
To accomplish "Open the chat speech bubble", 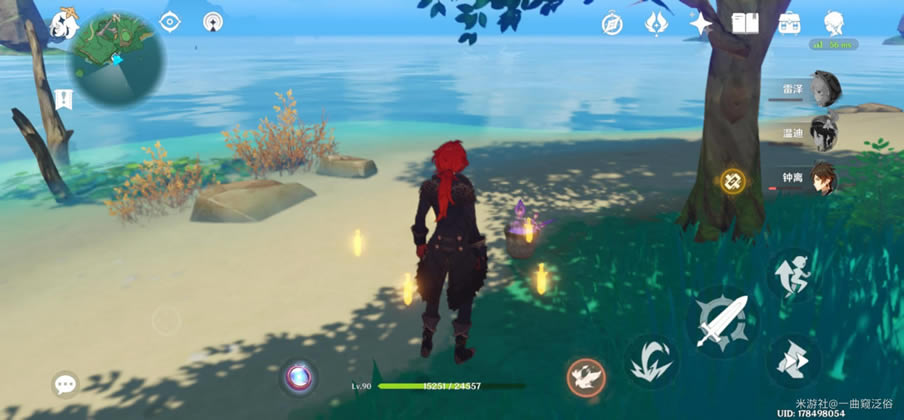I will coord(66,384).
